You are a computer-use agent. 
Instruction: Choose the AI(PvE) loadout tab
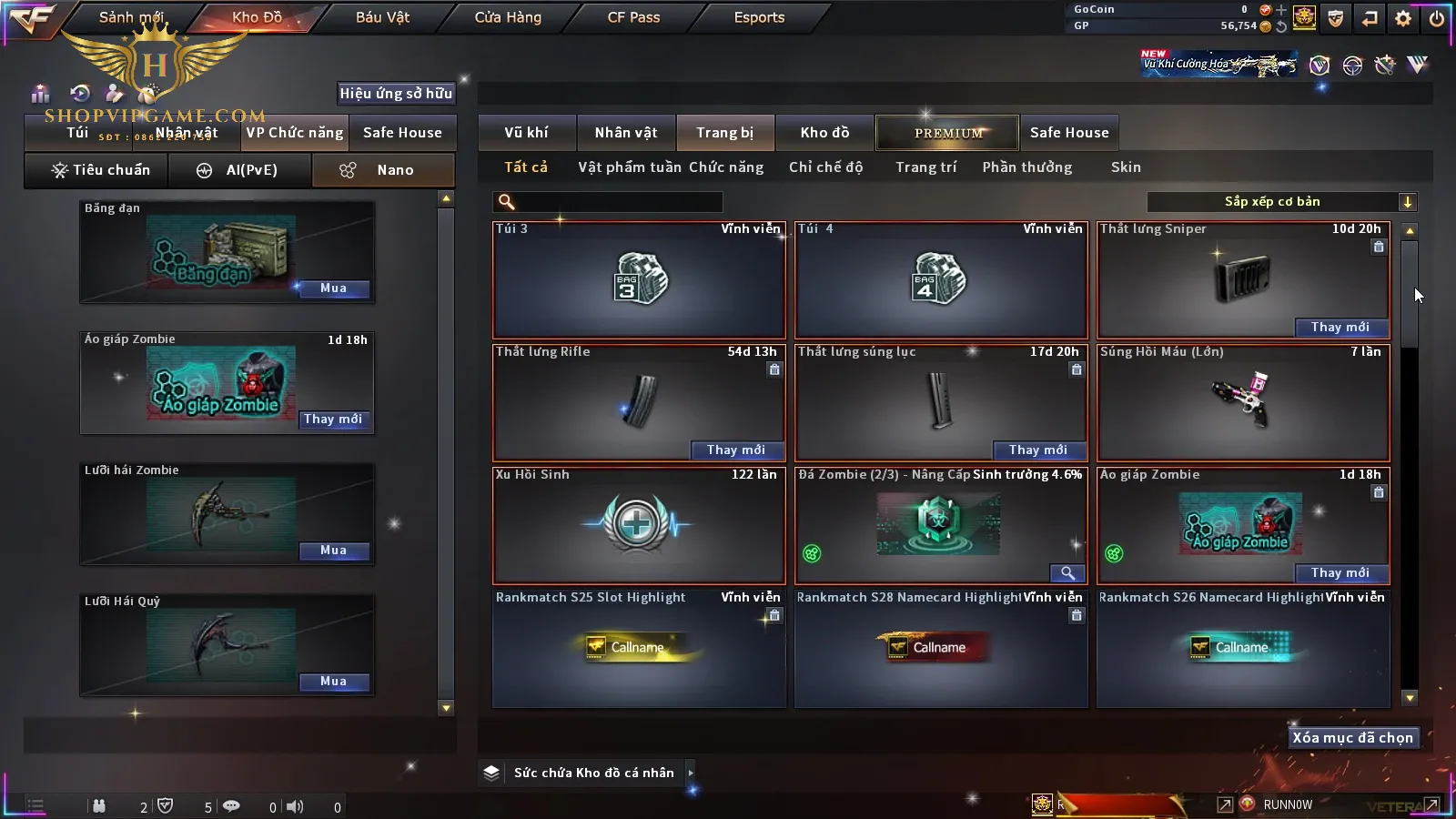click(x=239, y=170)
